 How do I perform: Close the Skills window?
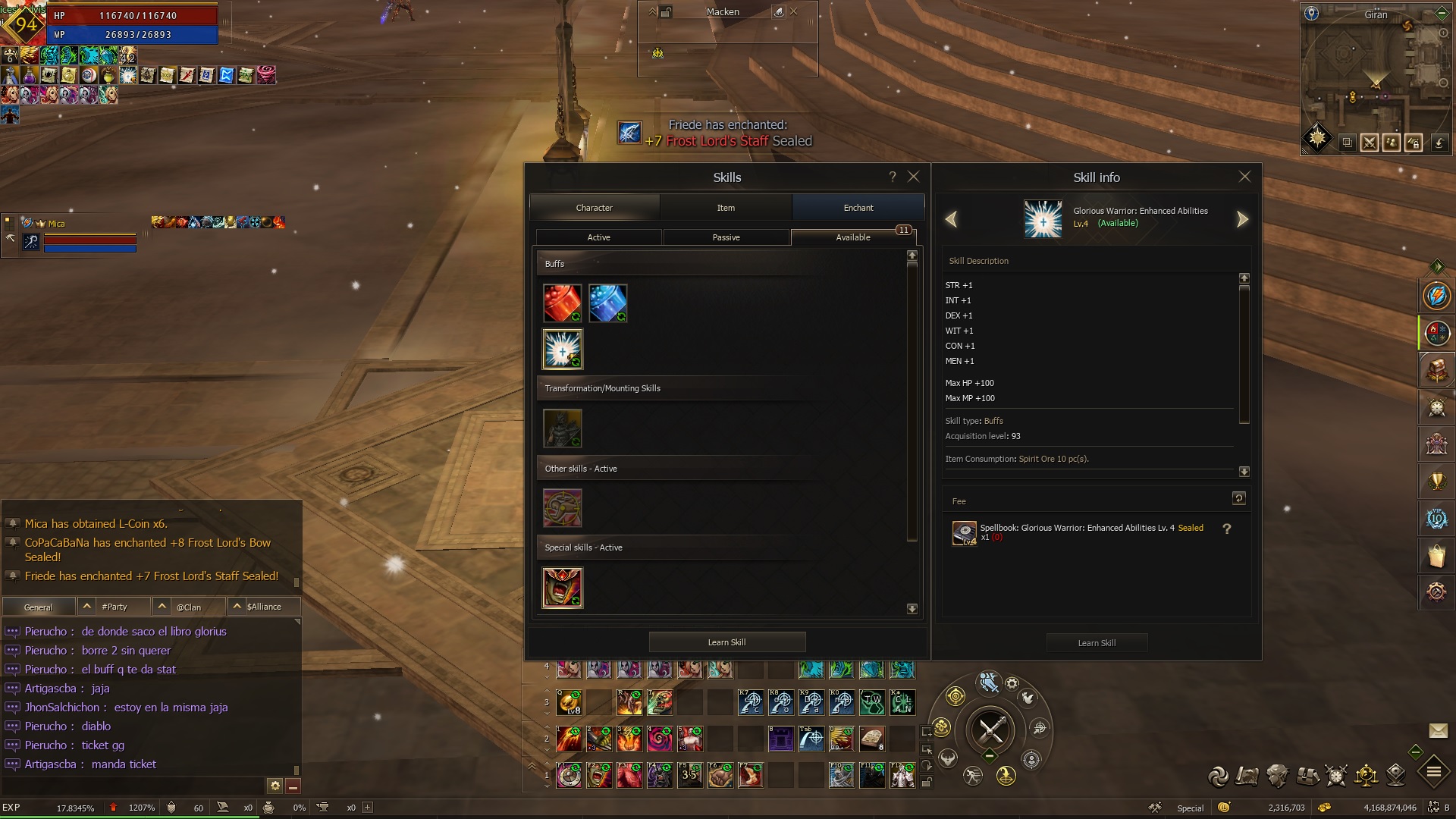pyautogui.click(x=914, y=177)
